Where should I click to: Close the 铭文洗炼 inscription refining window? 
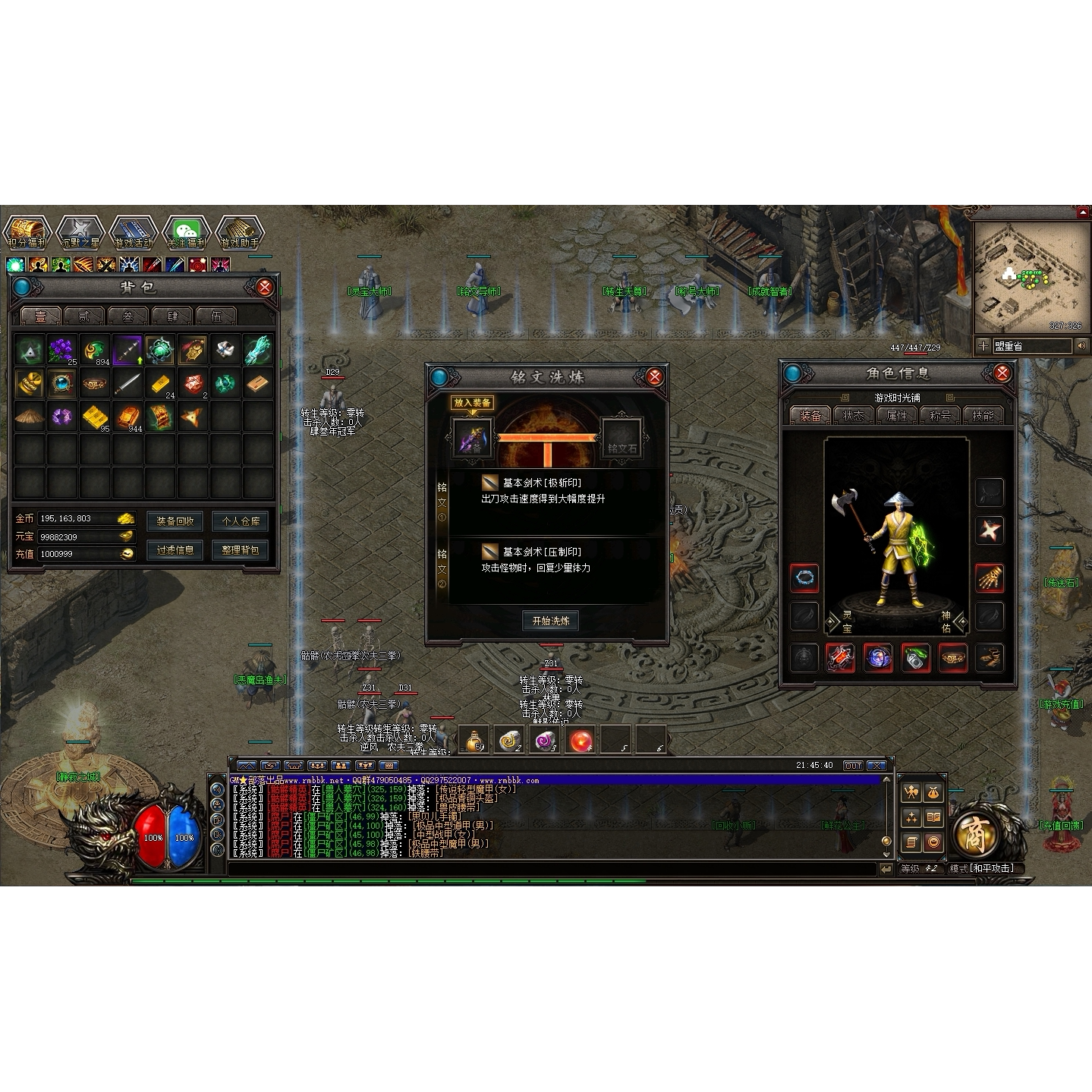point(654,376)
